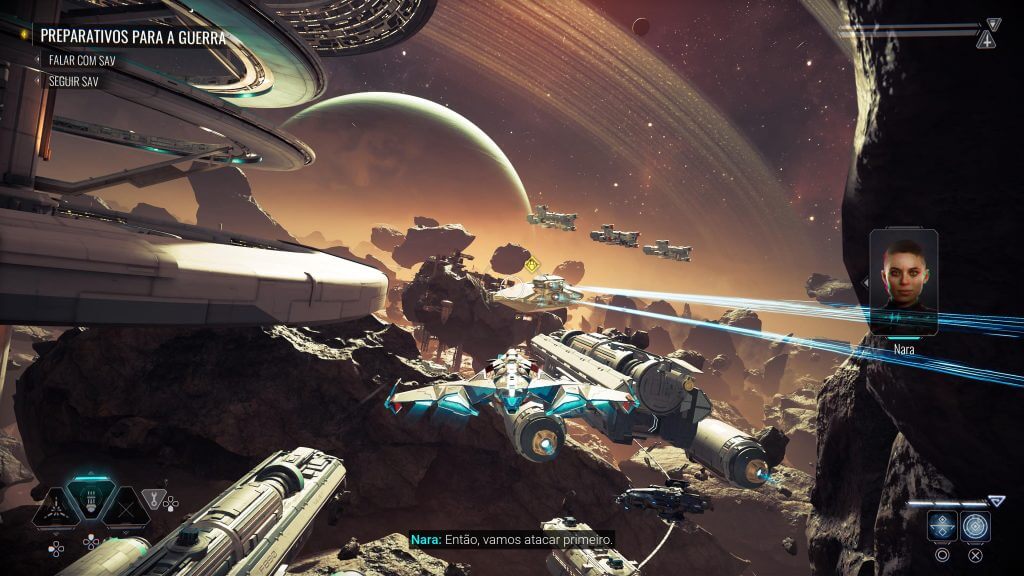This screenshot has height=576, width=1024.
Task: Open the Preparativos para a Guerra quest tracker
Action: [x=132, y=37]
